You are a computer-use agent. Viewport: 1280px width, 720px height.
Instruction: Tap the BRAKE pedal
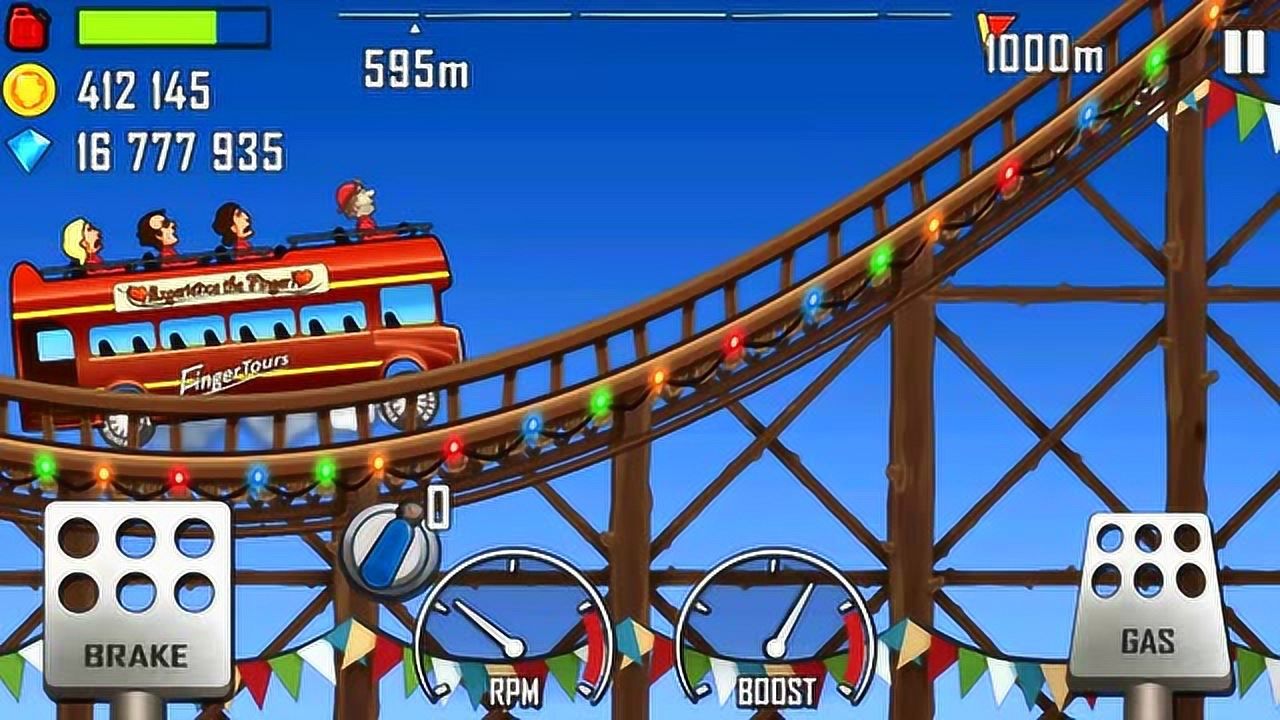[137, 597]
